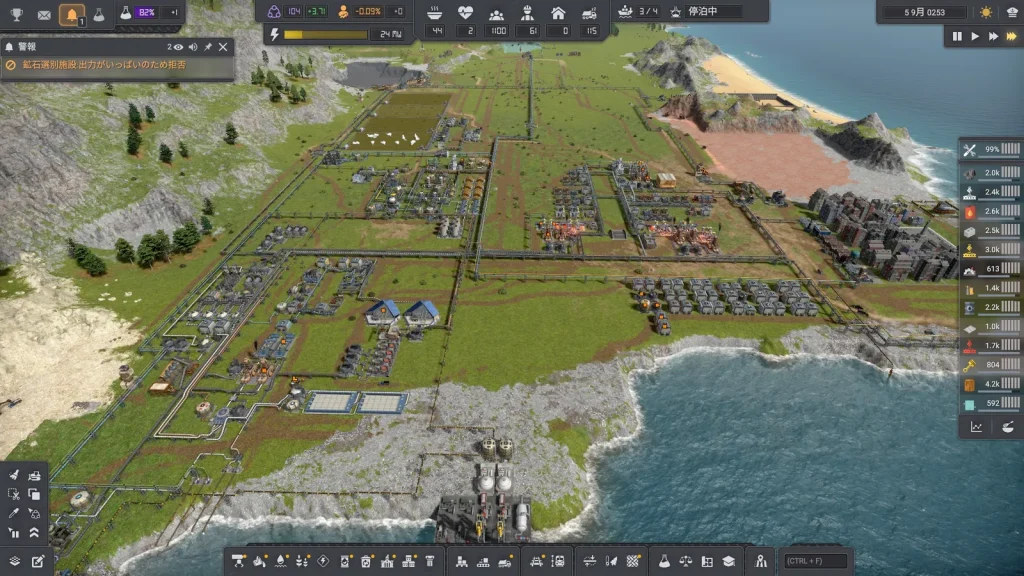
Task: Set game speed to double fast-forward
Action: click(x=993, y=36)
